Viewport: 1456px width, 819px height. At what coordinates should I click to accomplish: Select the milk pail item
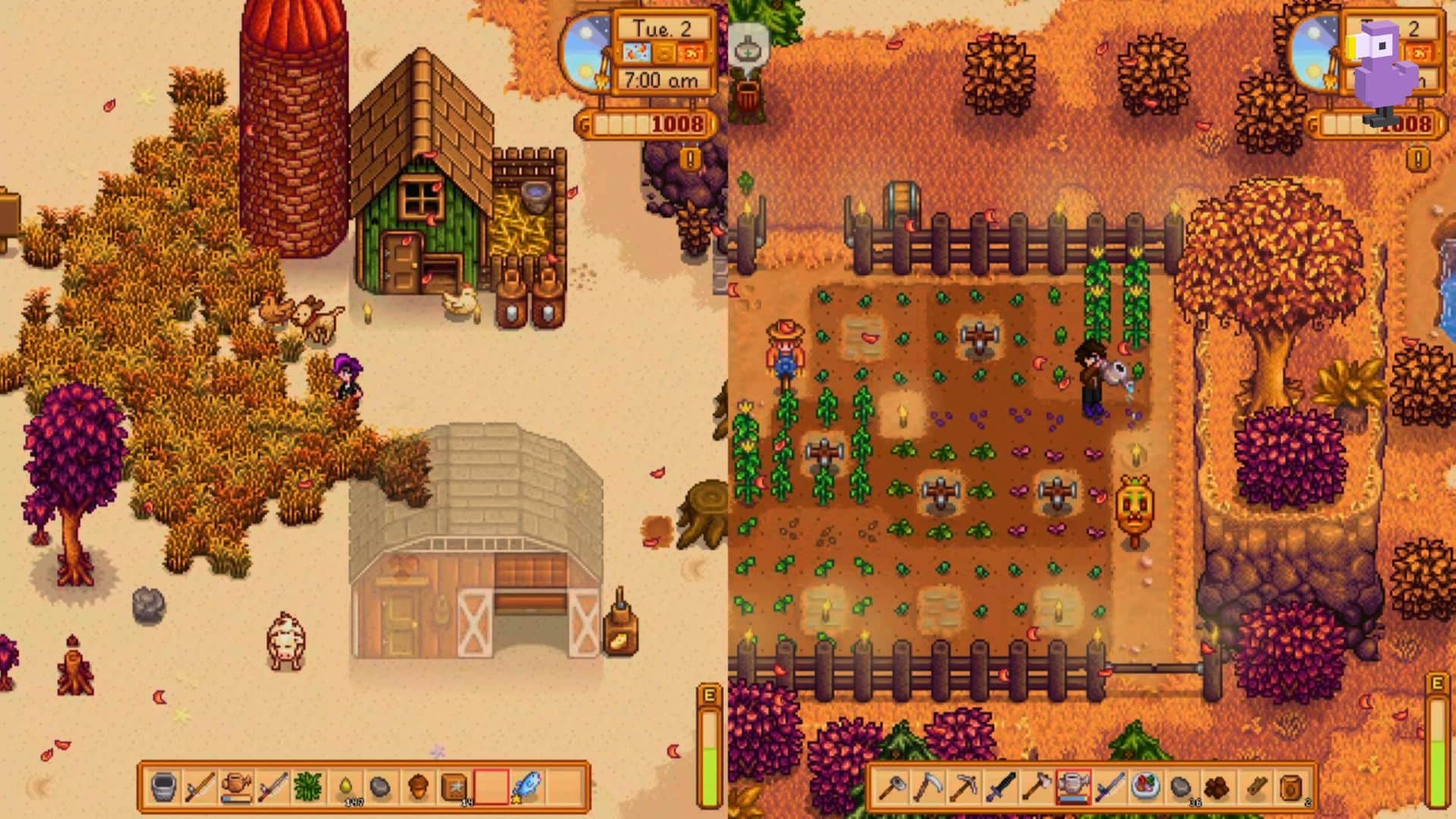point(164,787)
